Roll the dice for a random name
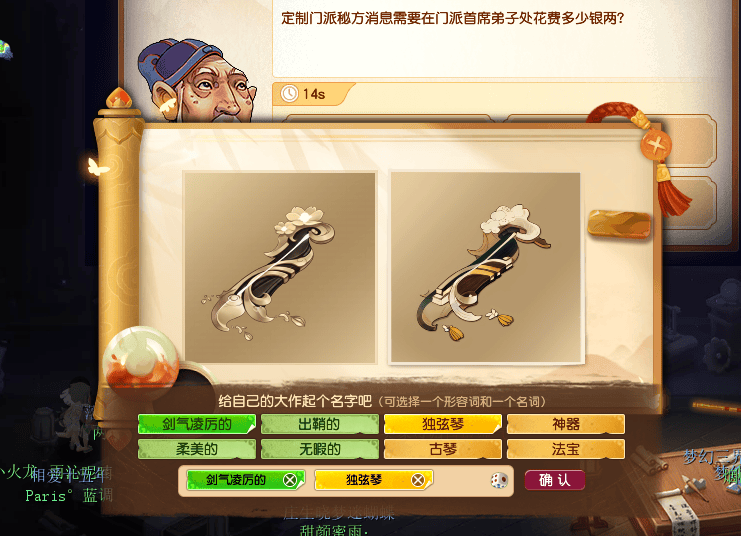 497,481
